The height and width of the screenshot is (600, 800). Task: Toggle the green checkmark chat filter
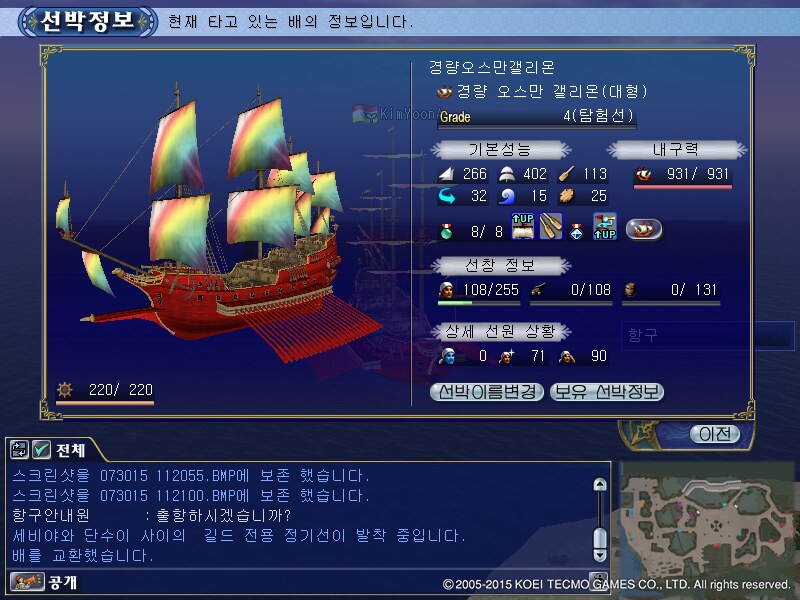point(42,450)
